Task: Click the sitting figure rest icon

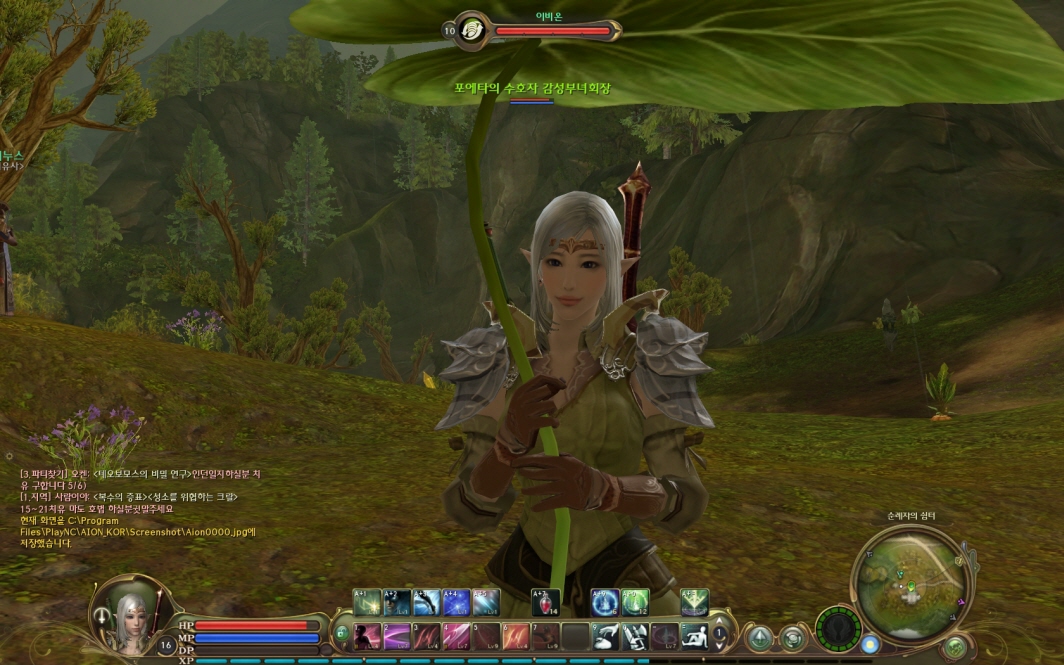Action: point(694,636)
